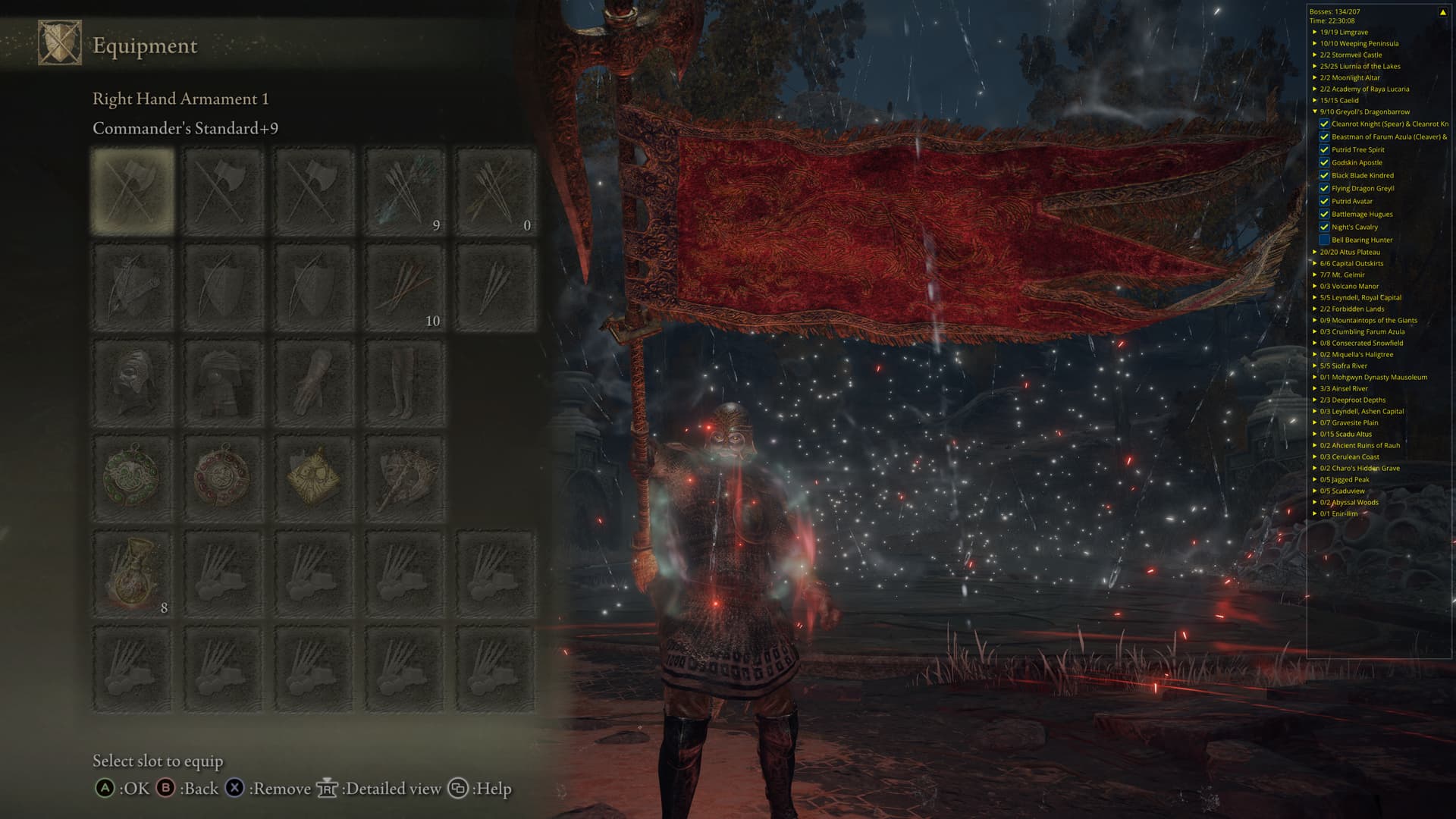Choose the bolt slot showing 10 bolts

tap(405, 287)
